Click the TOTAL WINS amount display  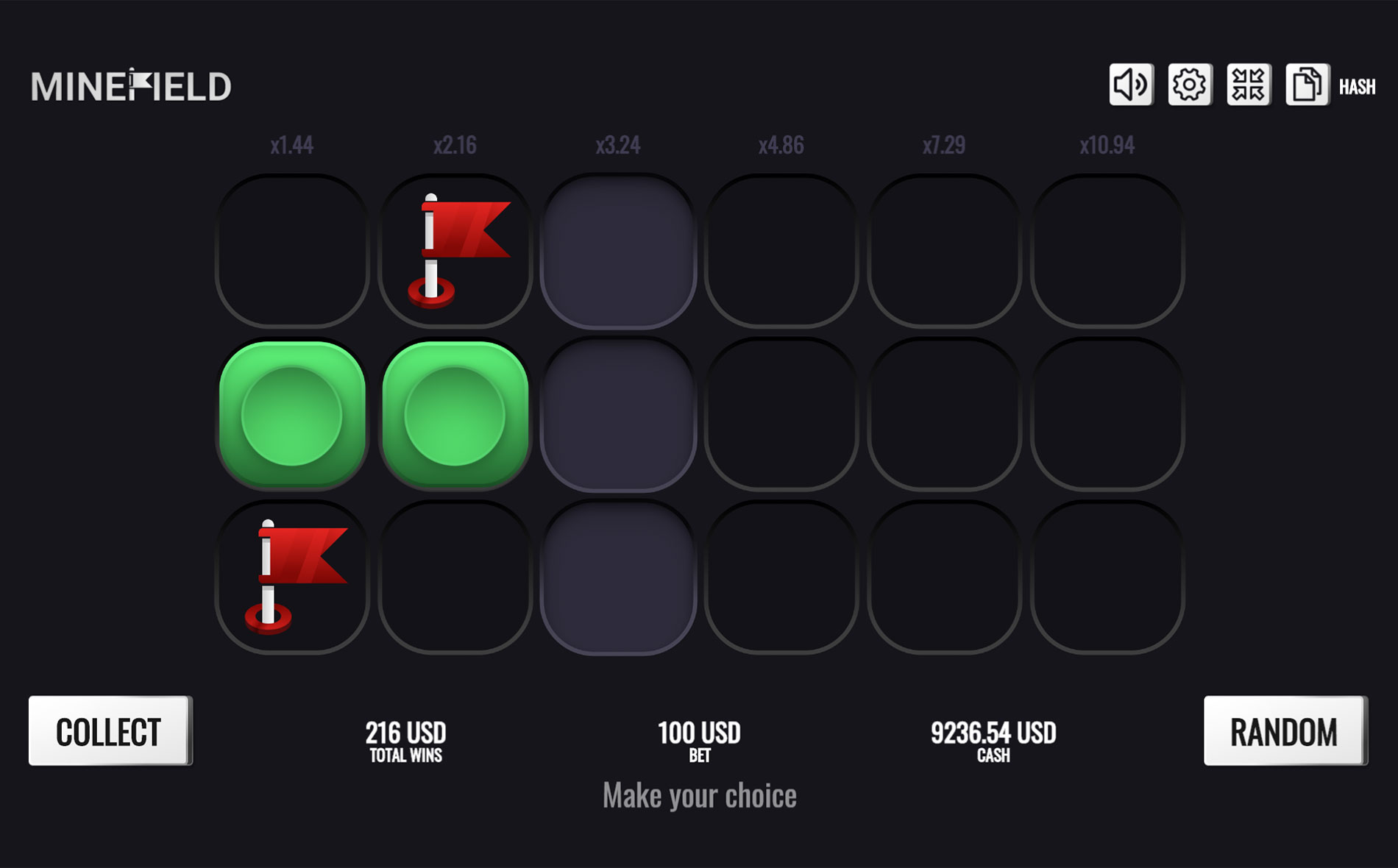tap(406, 739)
